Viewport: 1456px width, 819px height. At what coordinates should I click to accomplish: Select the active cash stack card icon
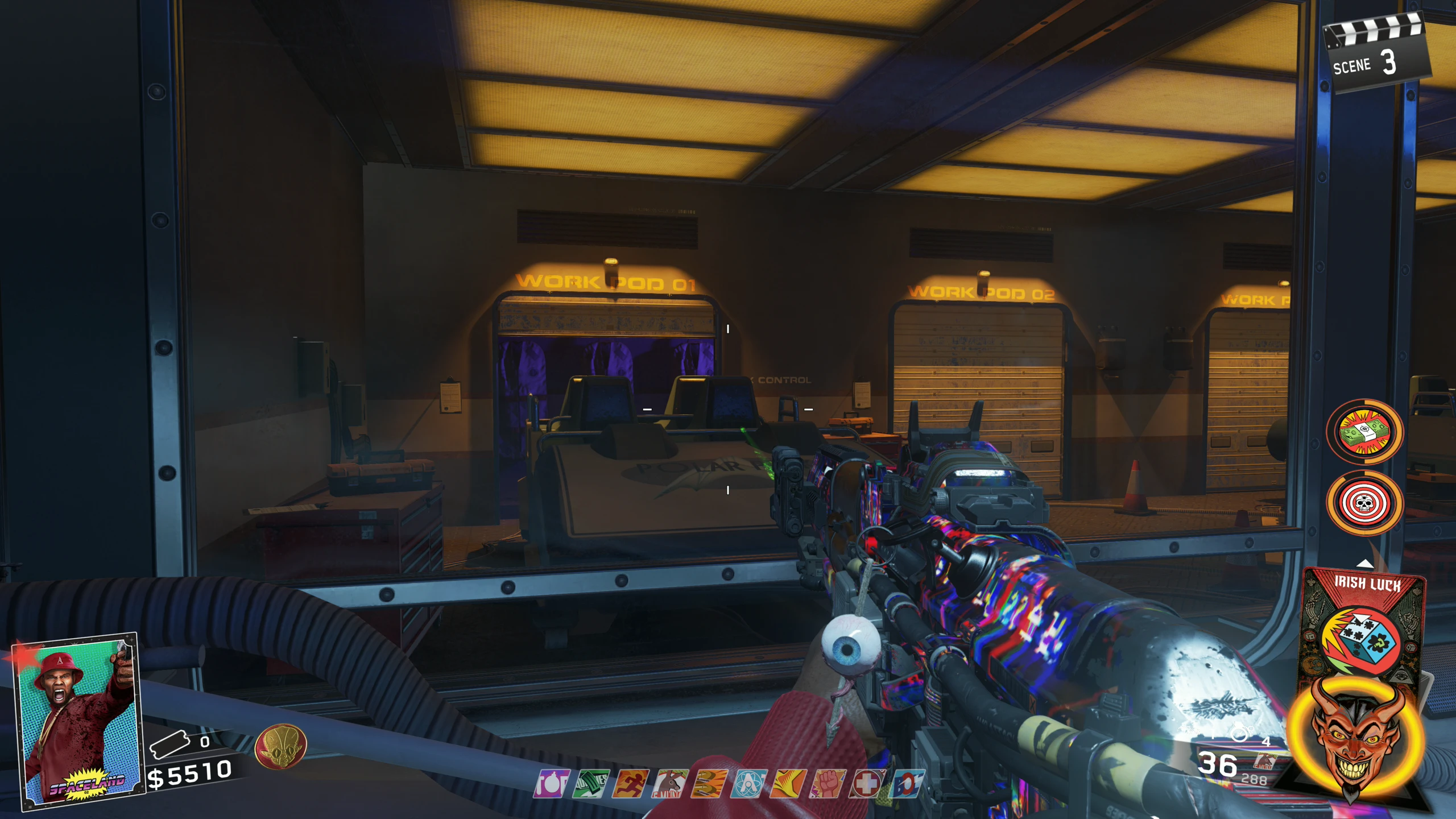[x=1364, y=432]
